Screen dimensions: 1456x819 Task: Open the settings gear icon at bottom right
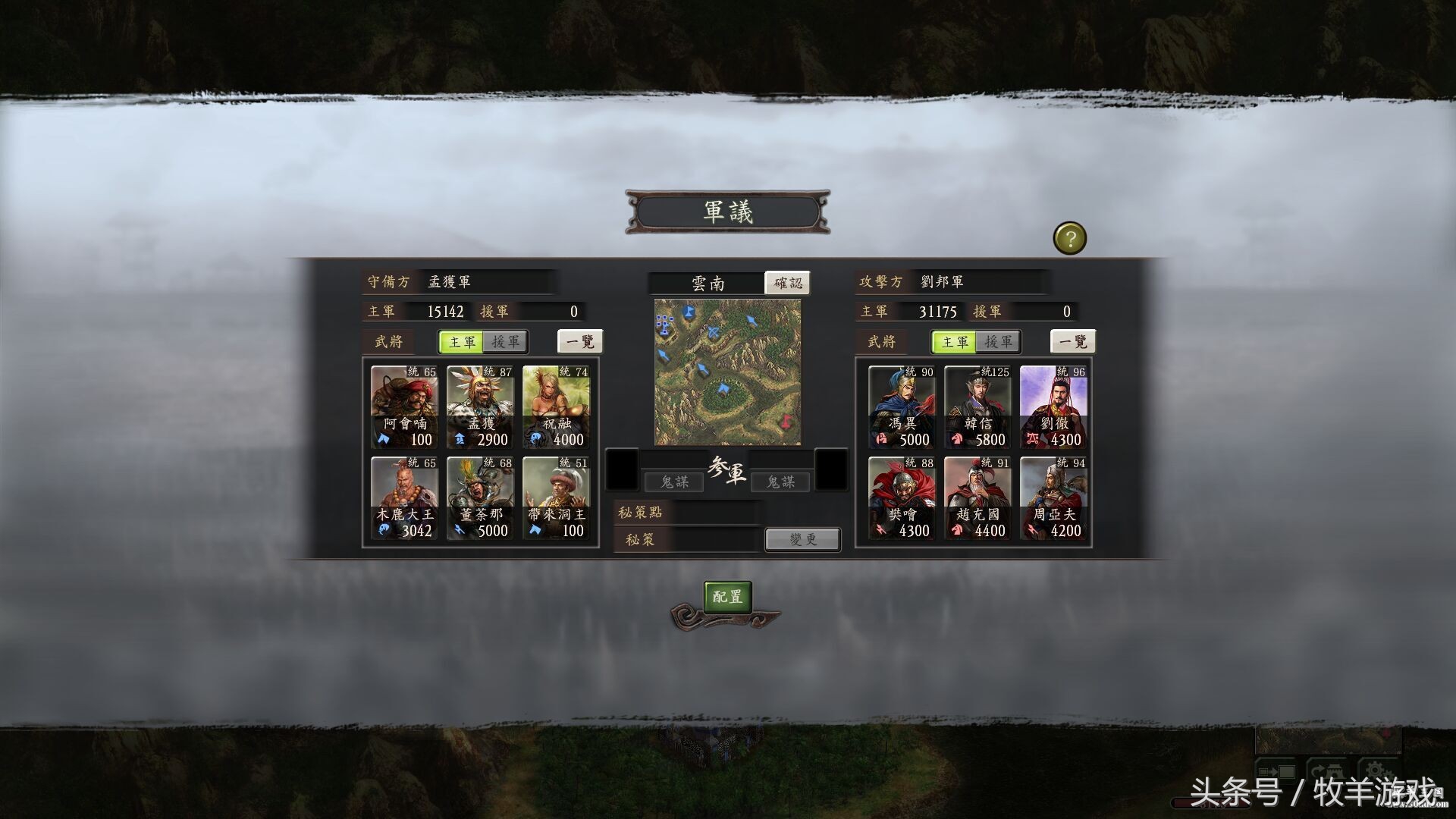1376,770
